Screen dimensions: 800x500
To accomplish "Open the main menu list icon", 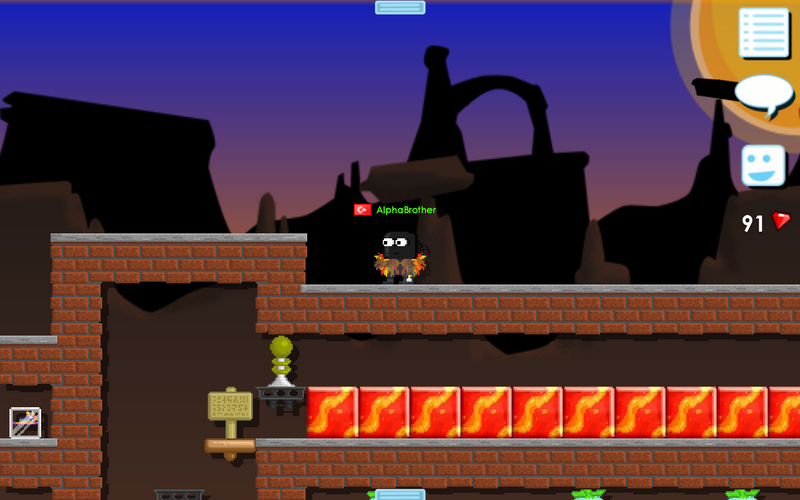I will [x=764, y=33].
